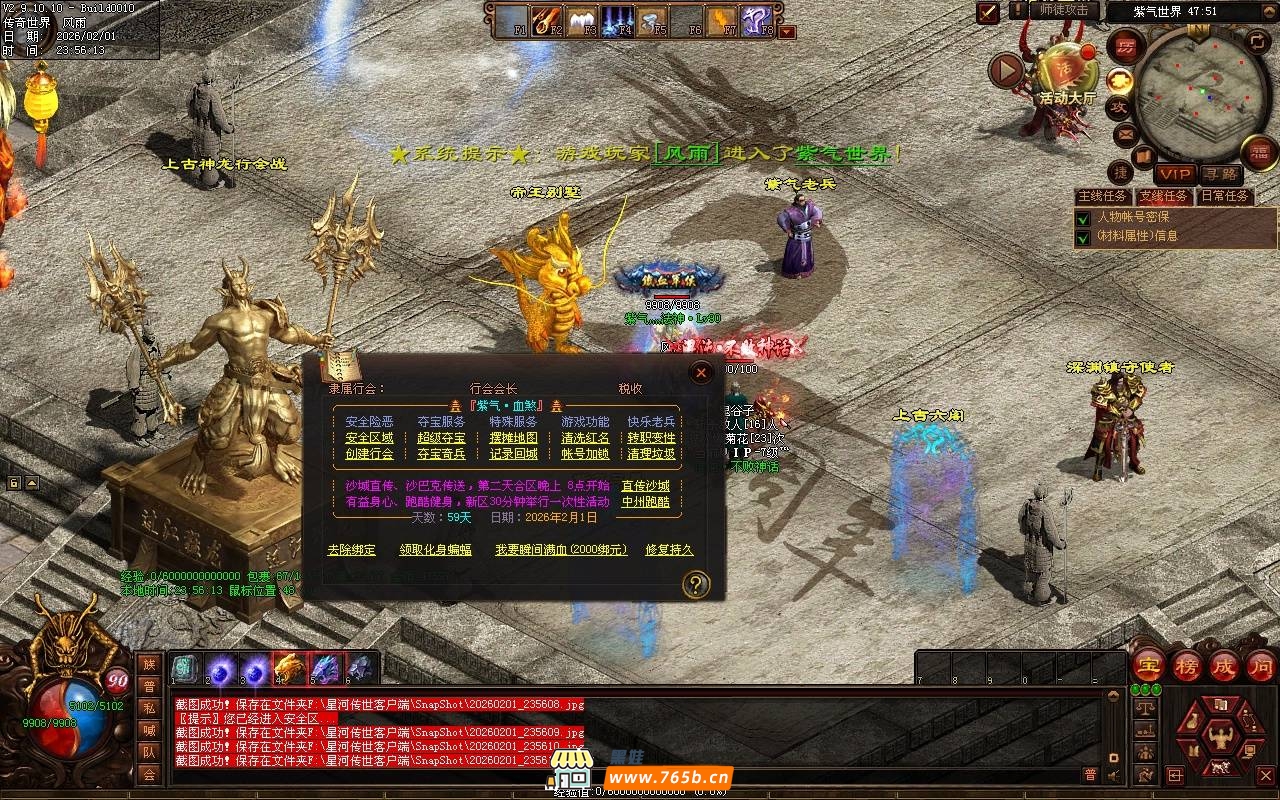This screenshot has height=800, width=1280.
Task: Activate the 寻路 pathfinding button
Action: [x=1220, y=174]
